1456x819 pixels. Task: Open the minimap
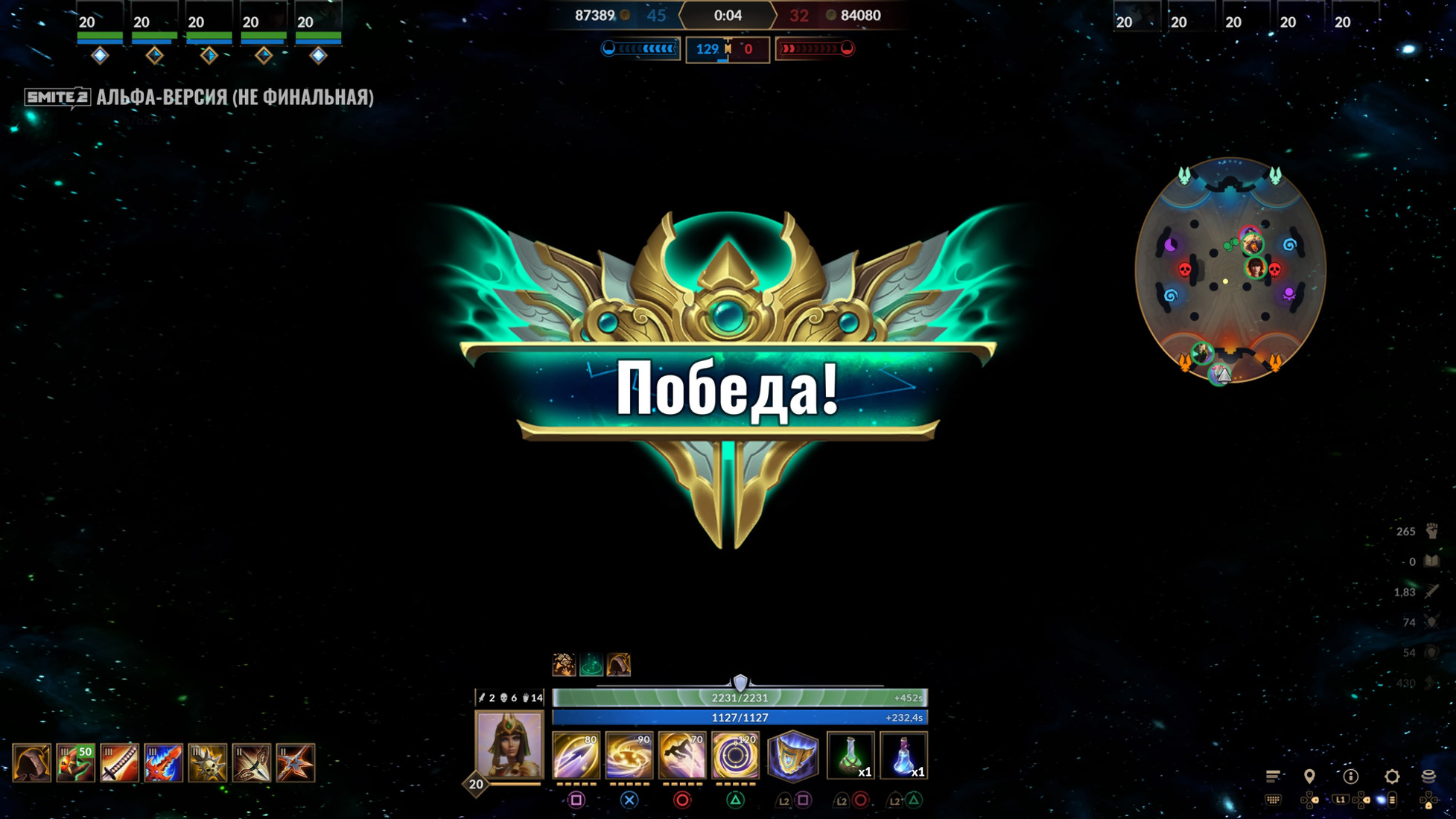pyautogui.click(x=1230, y=270)
